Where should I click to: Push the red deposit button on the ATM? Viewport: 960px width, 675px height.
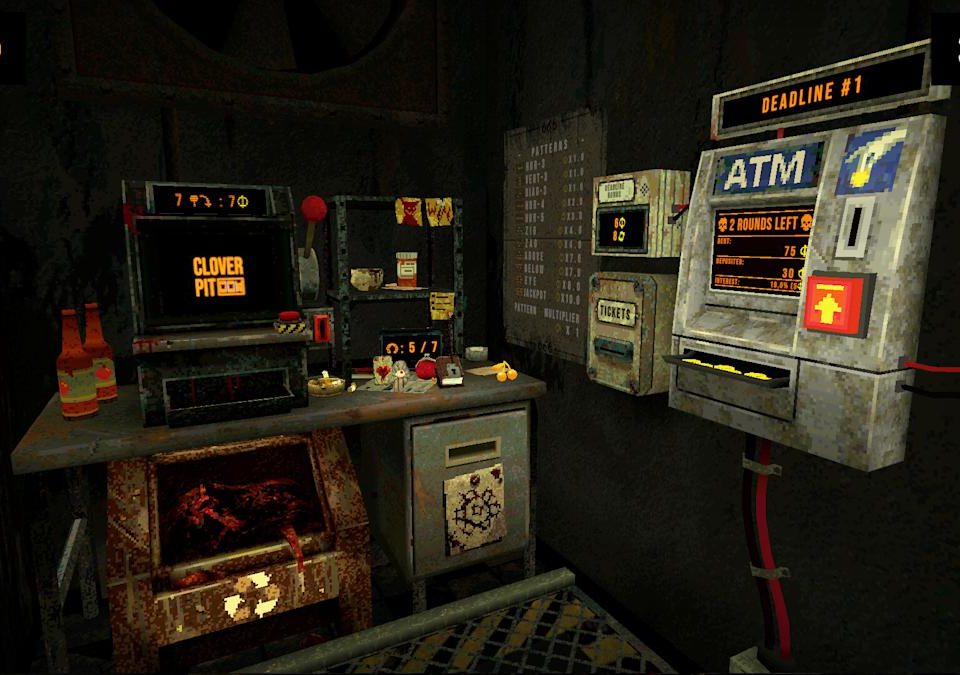[839, 304]
